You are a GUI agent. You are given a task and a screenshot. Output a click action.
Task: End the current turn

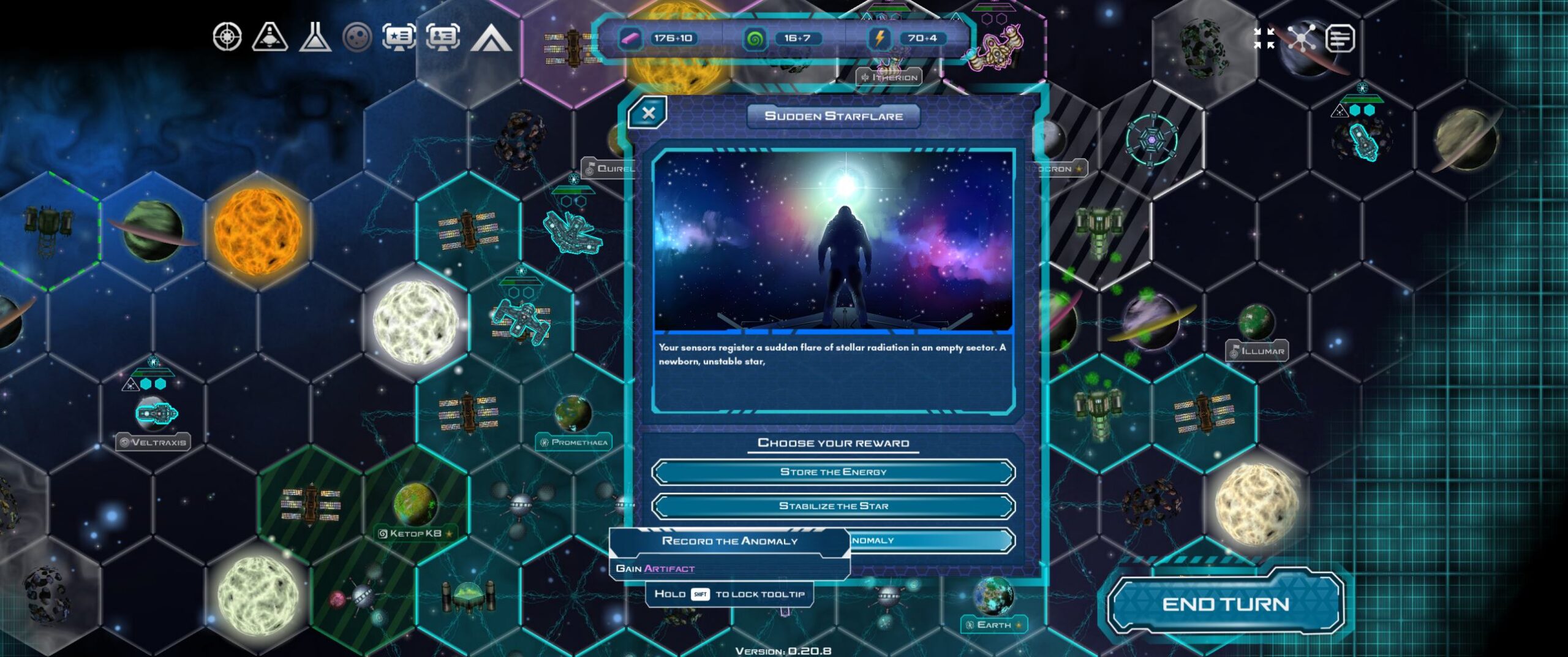pyautogui.click(x=1226, y=604)
